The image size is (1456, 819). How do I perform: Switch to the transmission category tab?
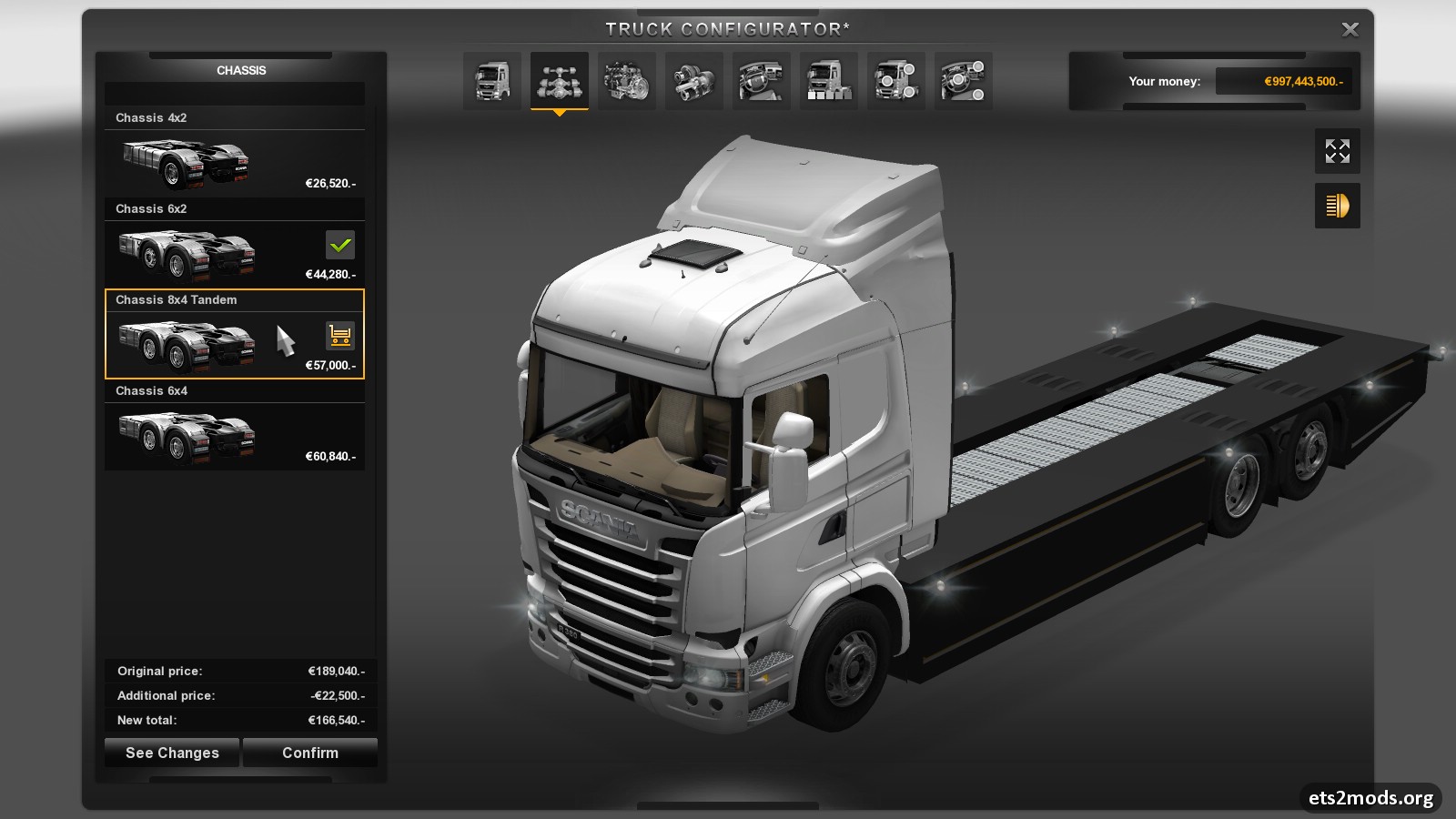tap(694, 81)
